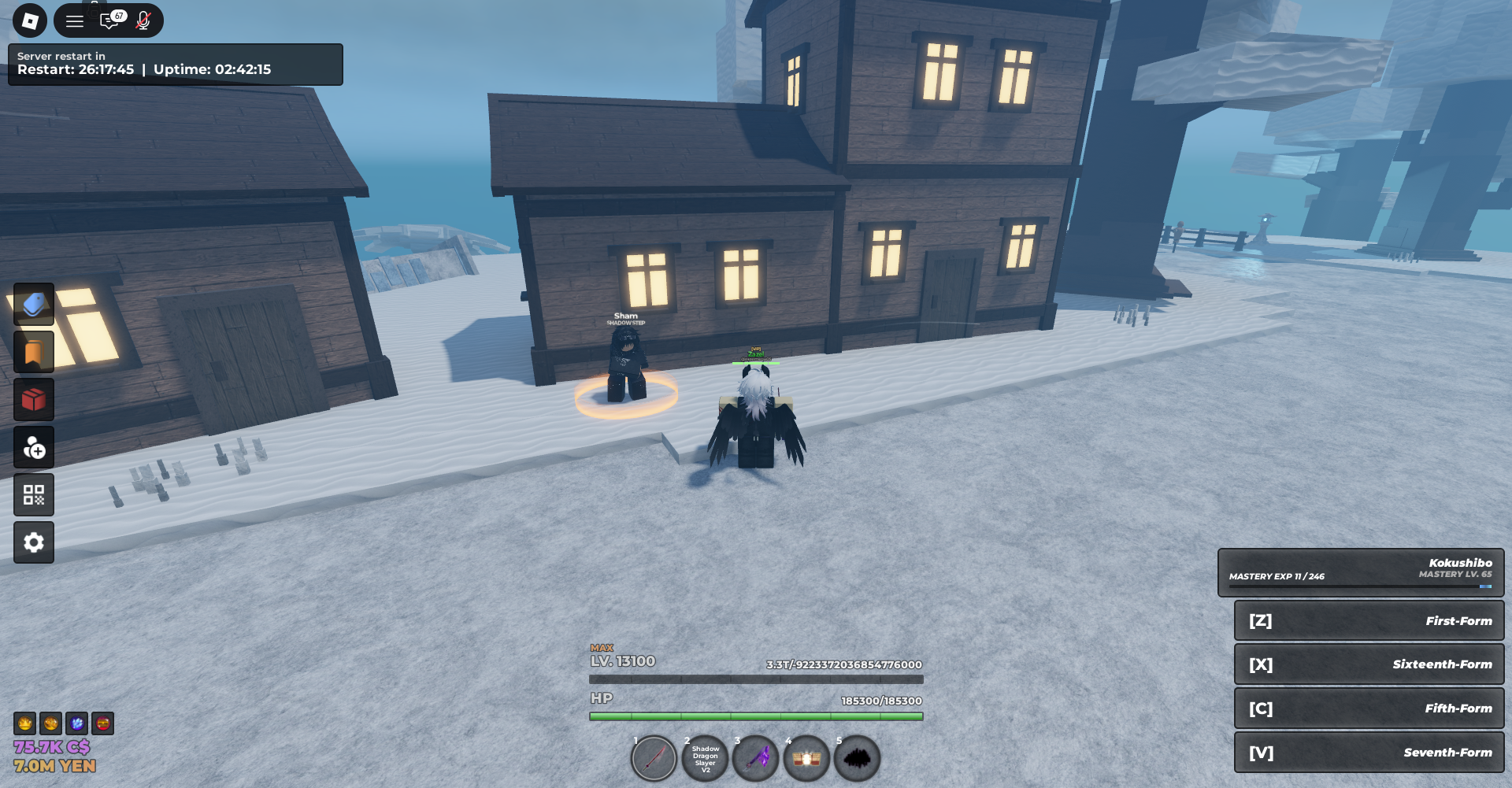Click the Kokushibo mastery panel
This screenshot has width=1512, height=788.
pos(1360,572)
